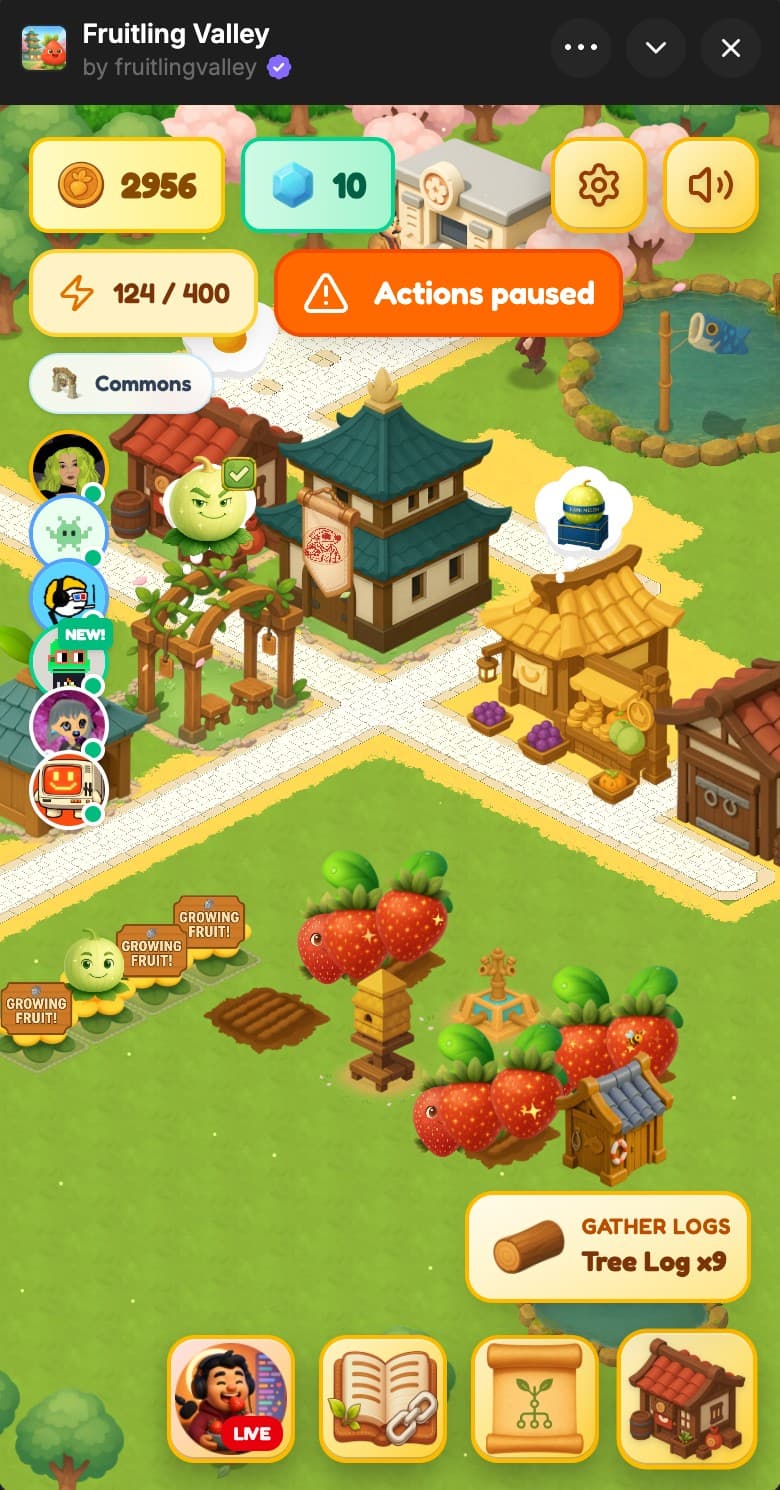The width and height of the screenshot is (780, 1490).
Task: Toggle the speaker sound button
Action: 710,185
